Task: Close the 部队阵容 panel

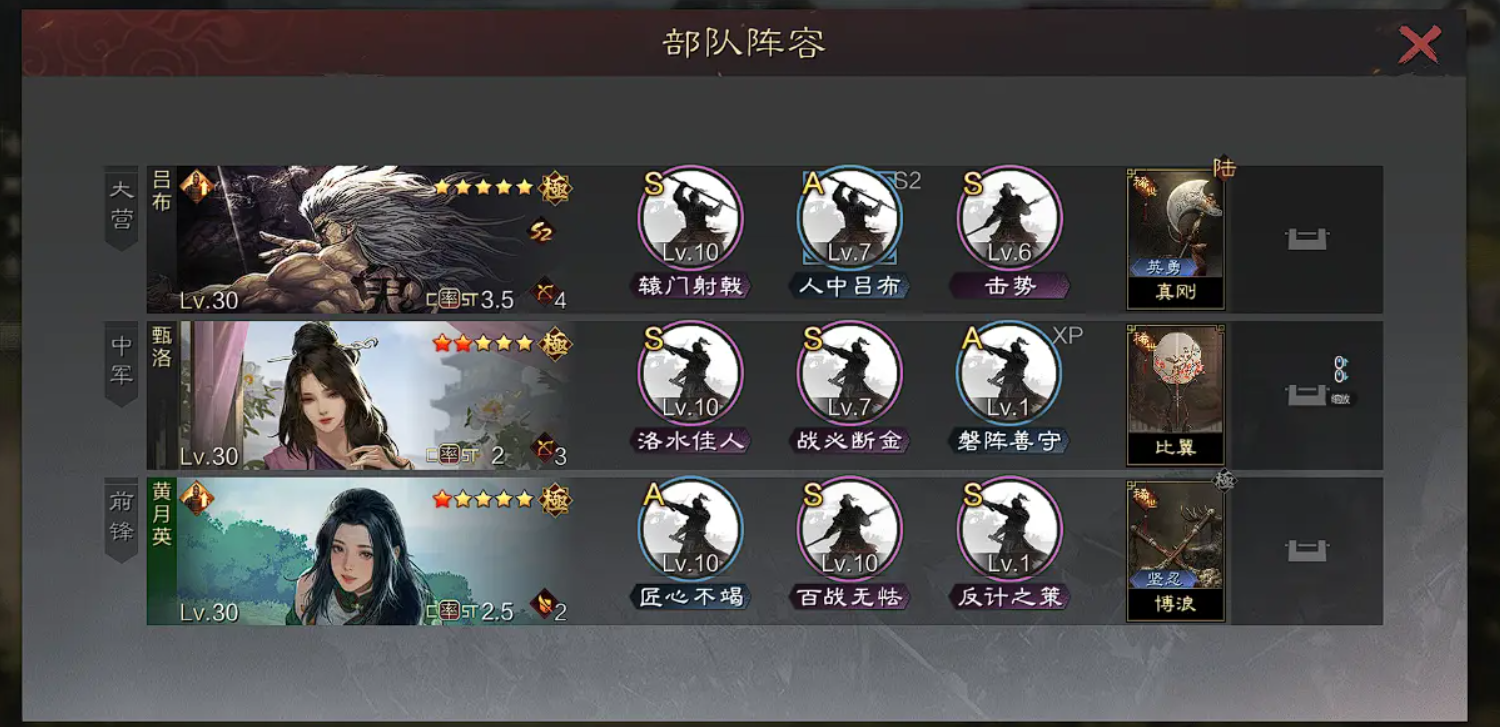Action: [x=1419, y=44]
